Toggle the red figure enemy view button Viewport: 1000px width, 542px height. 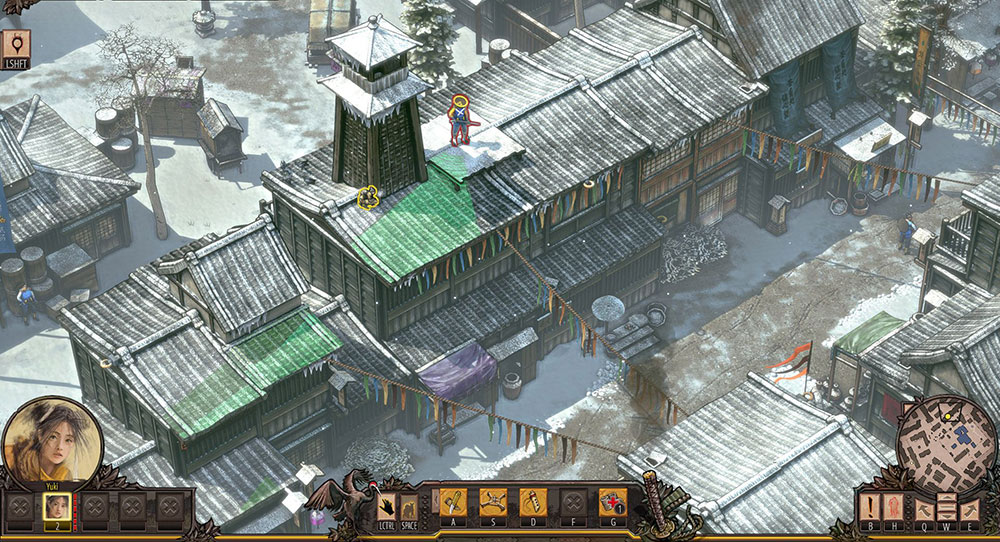(896, 506)
